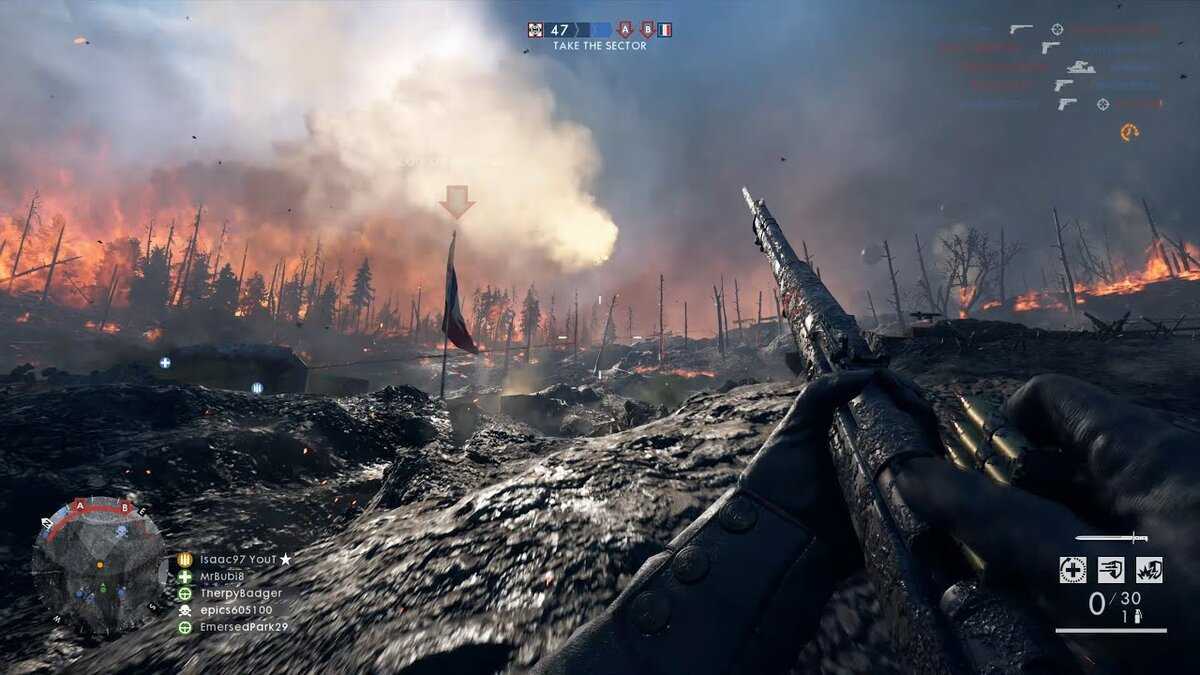Click the grenade icon by ammo count
The image size is (1200, 675).
[1137, 617]
